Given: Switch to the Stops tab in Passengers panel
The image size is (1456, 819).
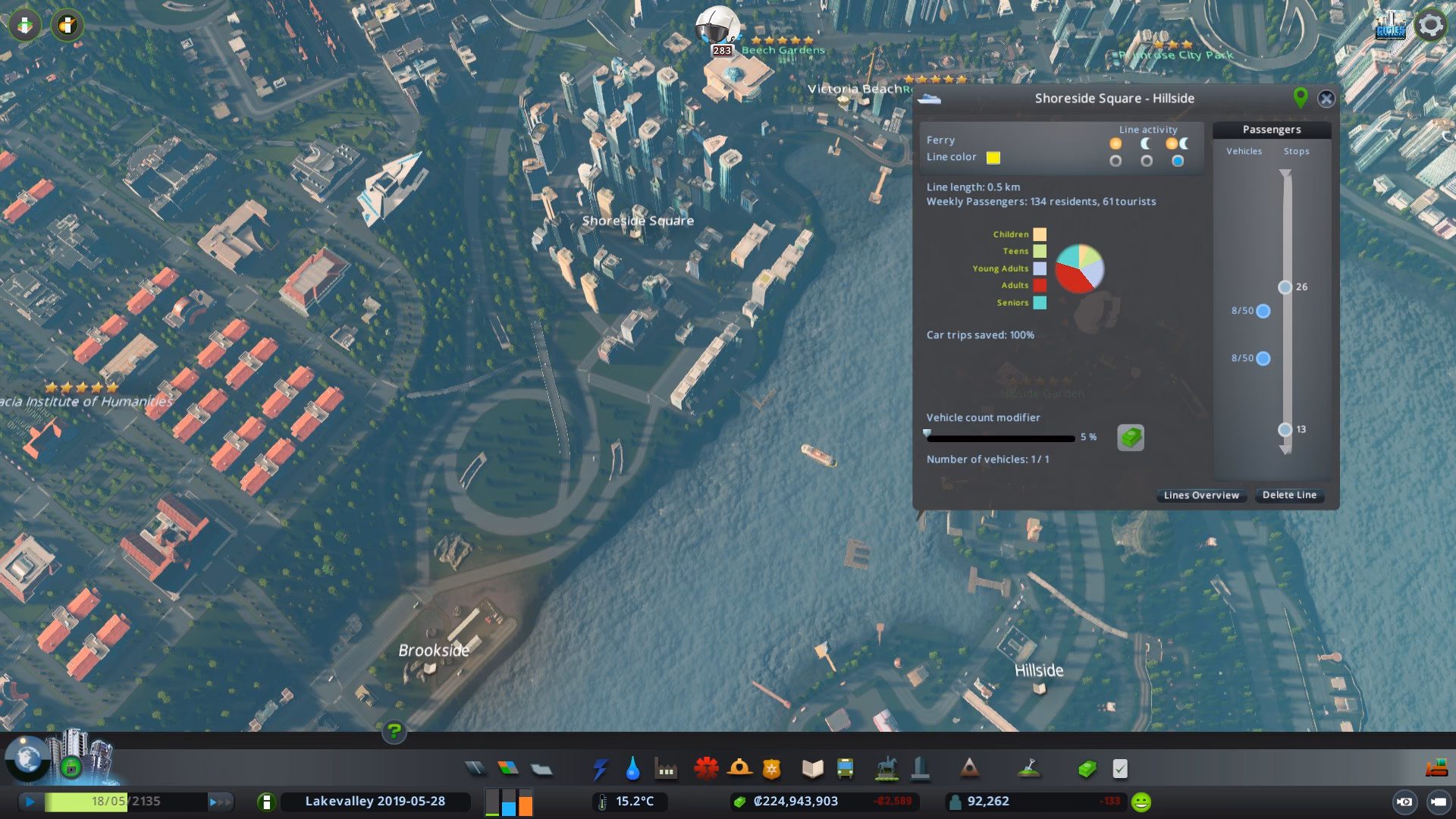Looking at the screenshot, I should coord(1296,151).
